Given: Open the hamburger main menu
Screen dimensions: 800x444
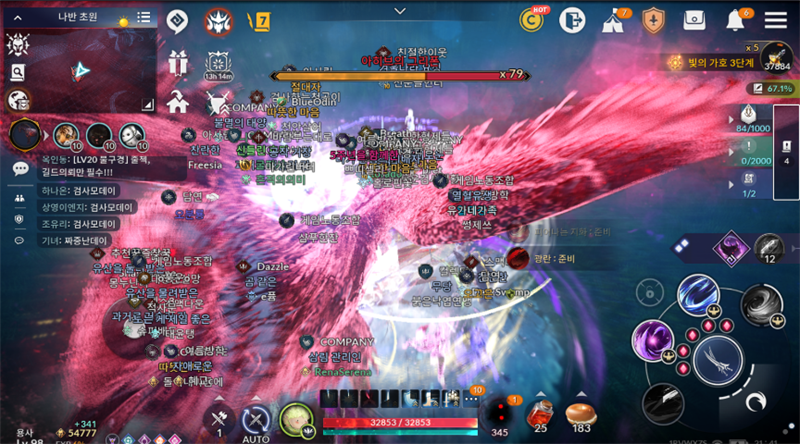Looking at the screenshot, I should (776, 19).
